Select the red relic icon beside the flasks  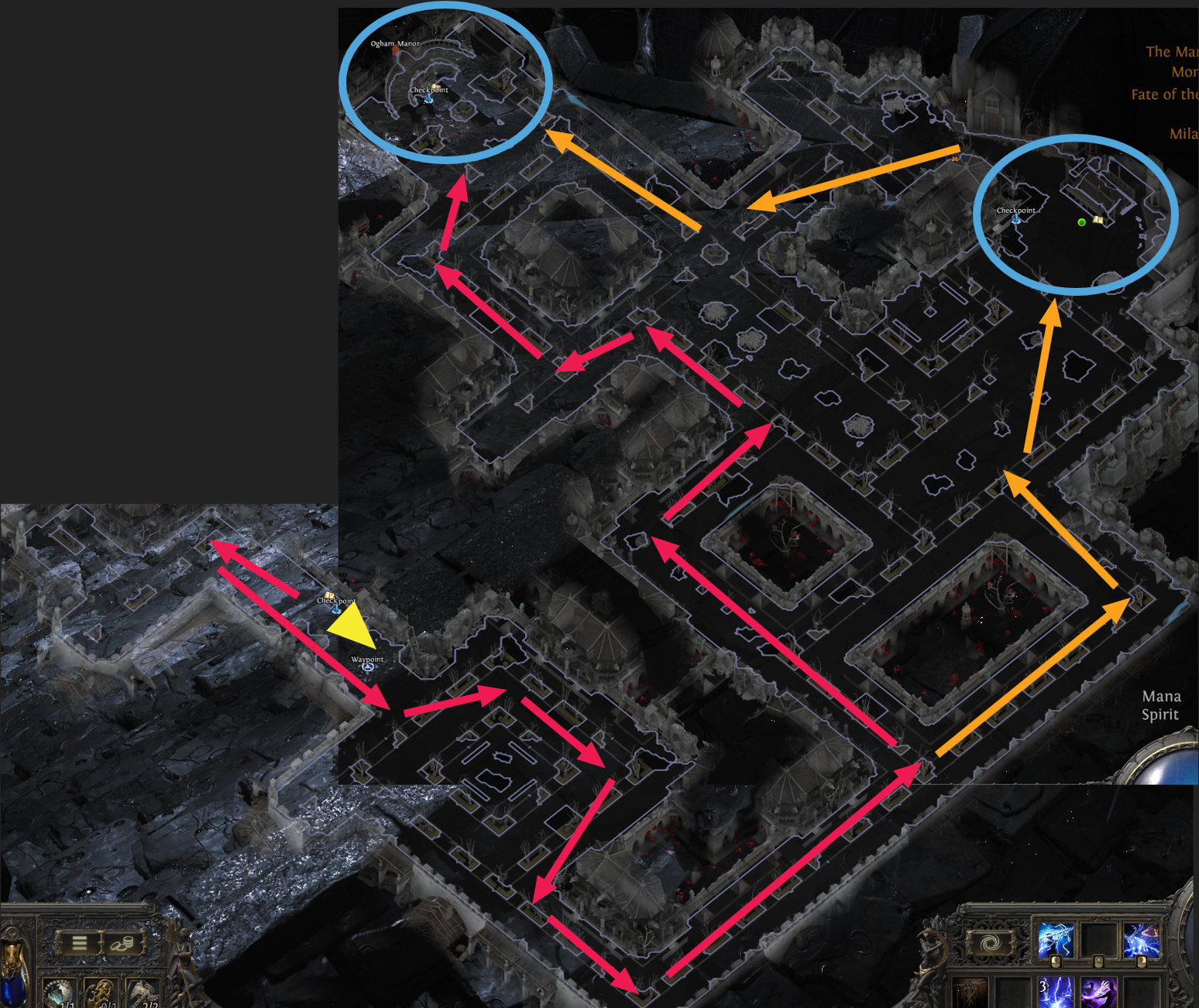(970, 993)
